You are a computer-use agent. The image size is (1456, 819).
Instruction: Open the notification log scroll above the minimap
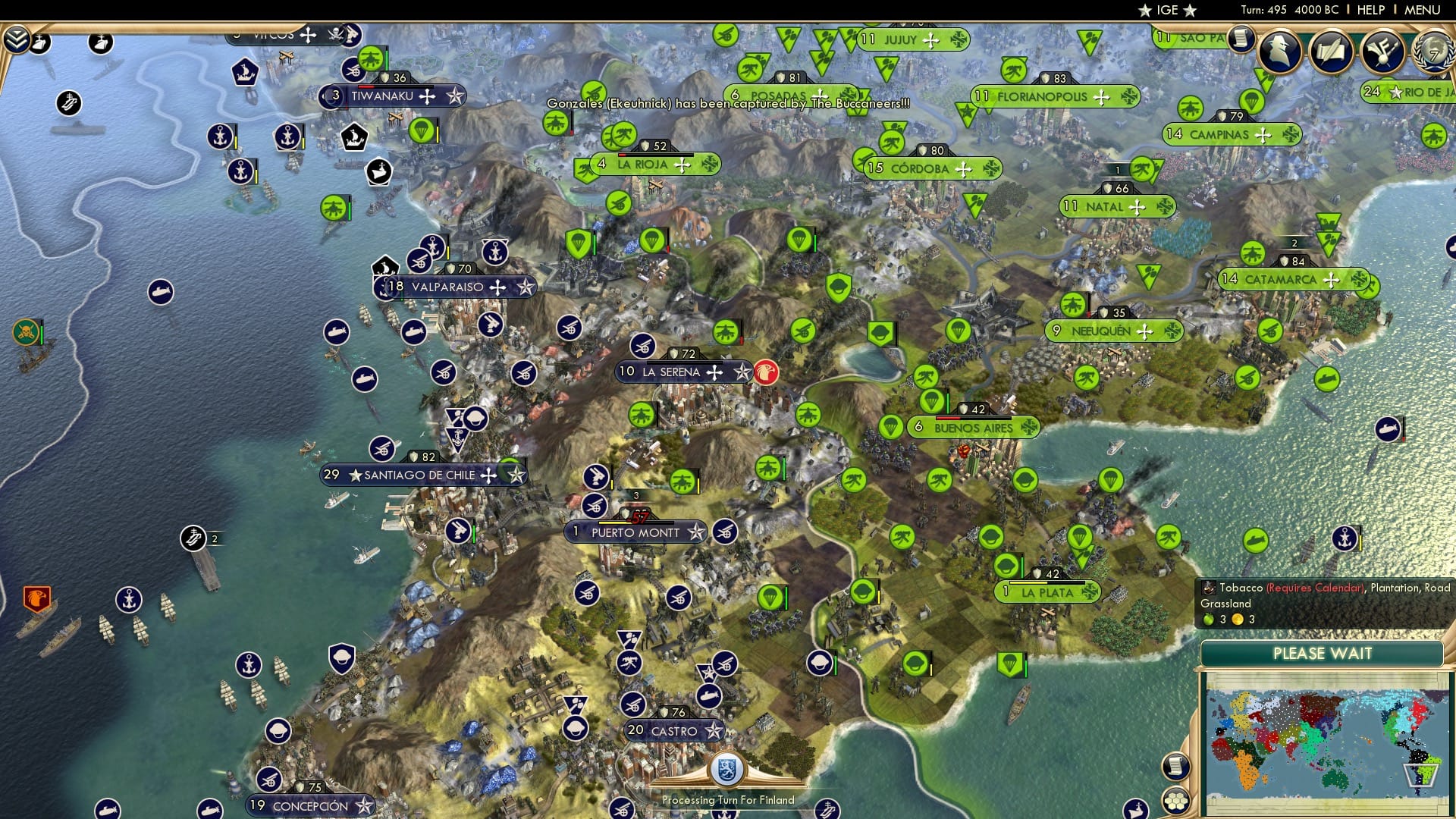pyautogui.click(x=1175, y=766)
